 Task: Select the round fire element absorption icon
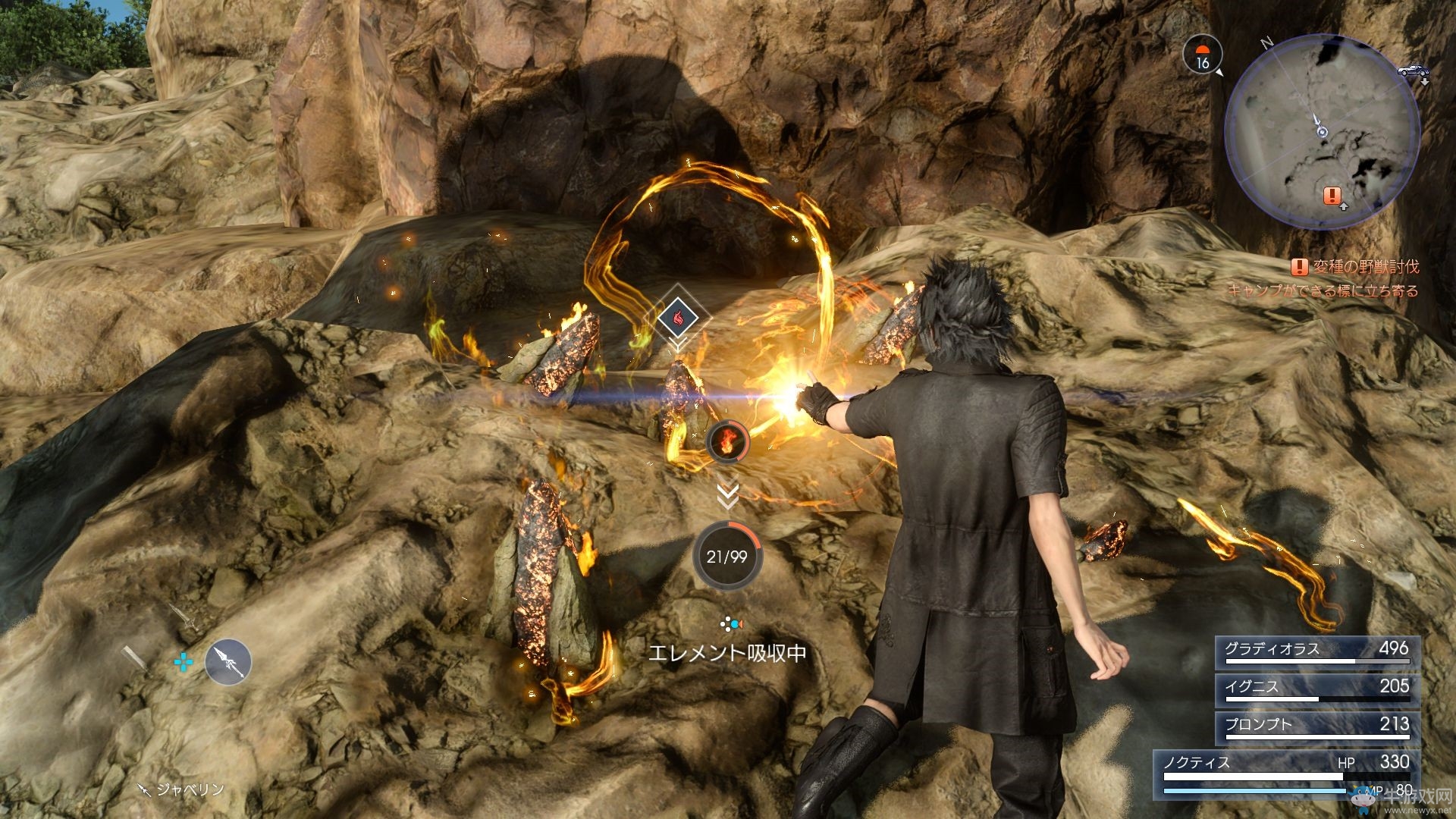click(x=727, y=441)
